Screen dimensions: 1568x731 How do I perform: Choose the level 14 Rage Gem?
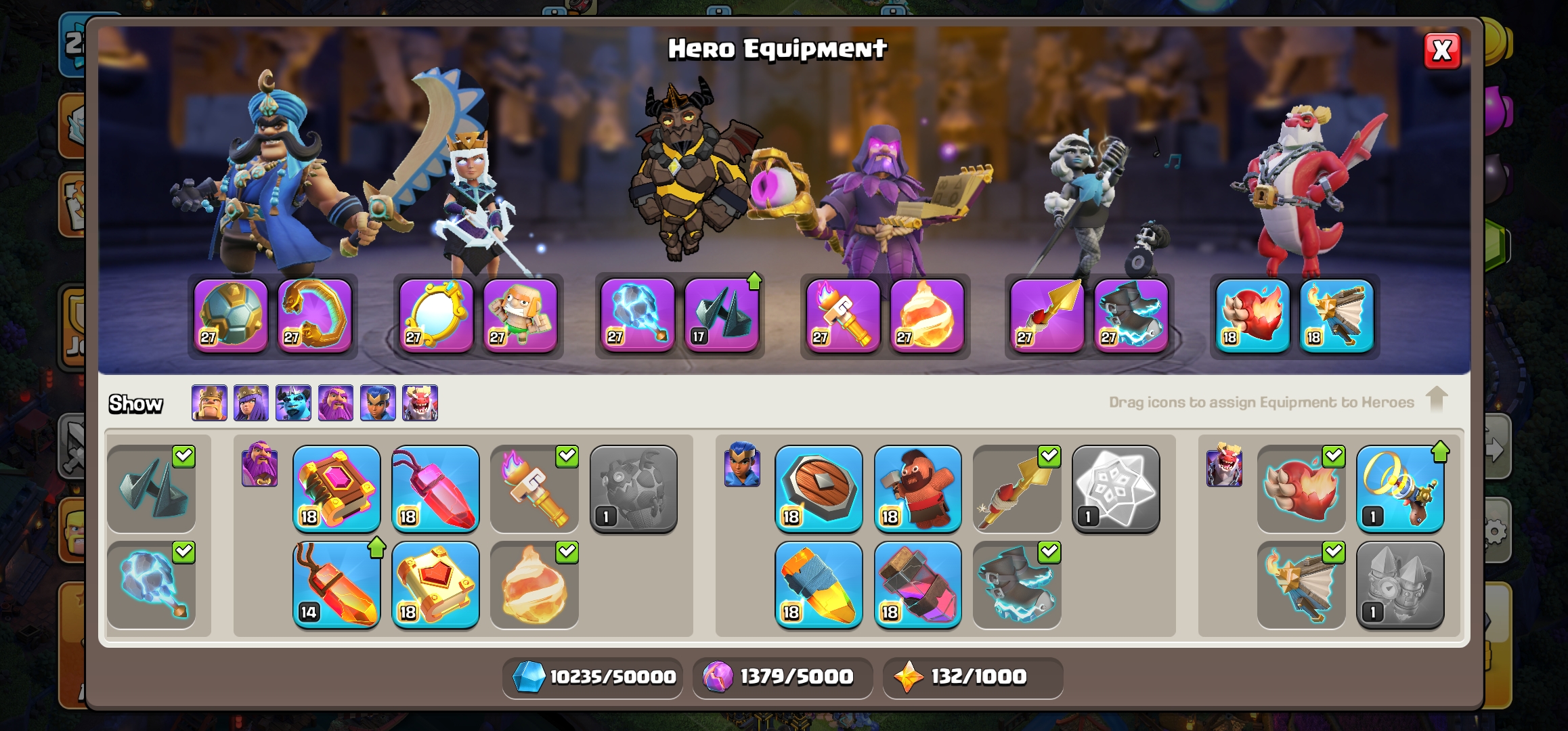coord(336,585)
